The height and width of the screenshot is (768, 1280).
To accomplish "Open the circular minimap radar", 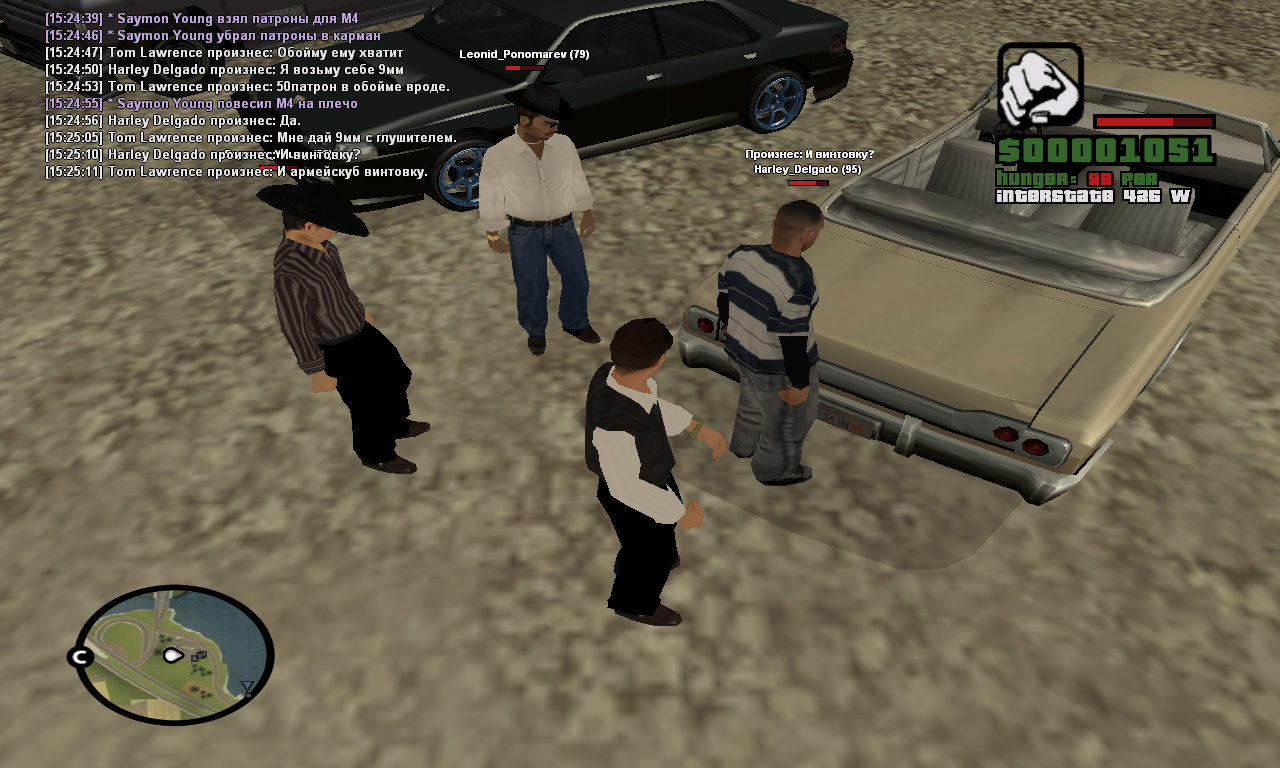I will click(175, 654).
